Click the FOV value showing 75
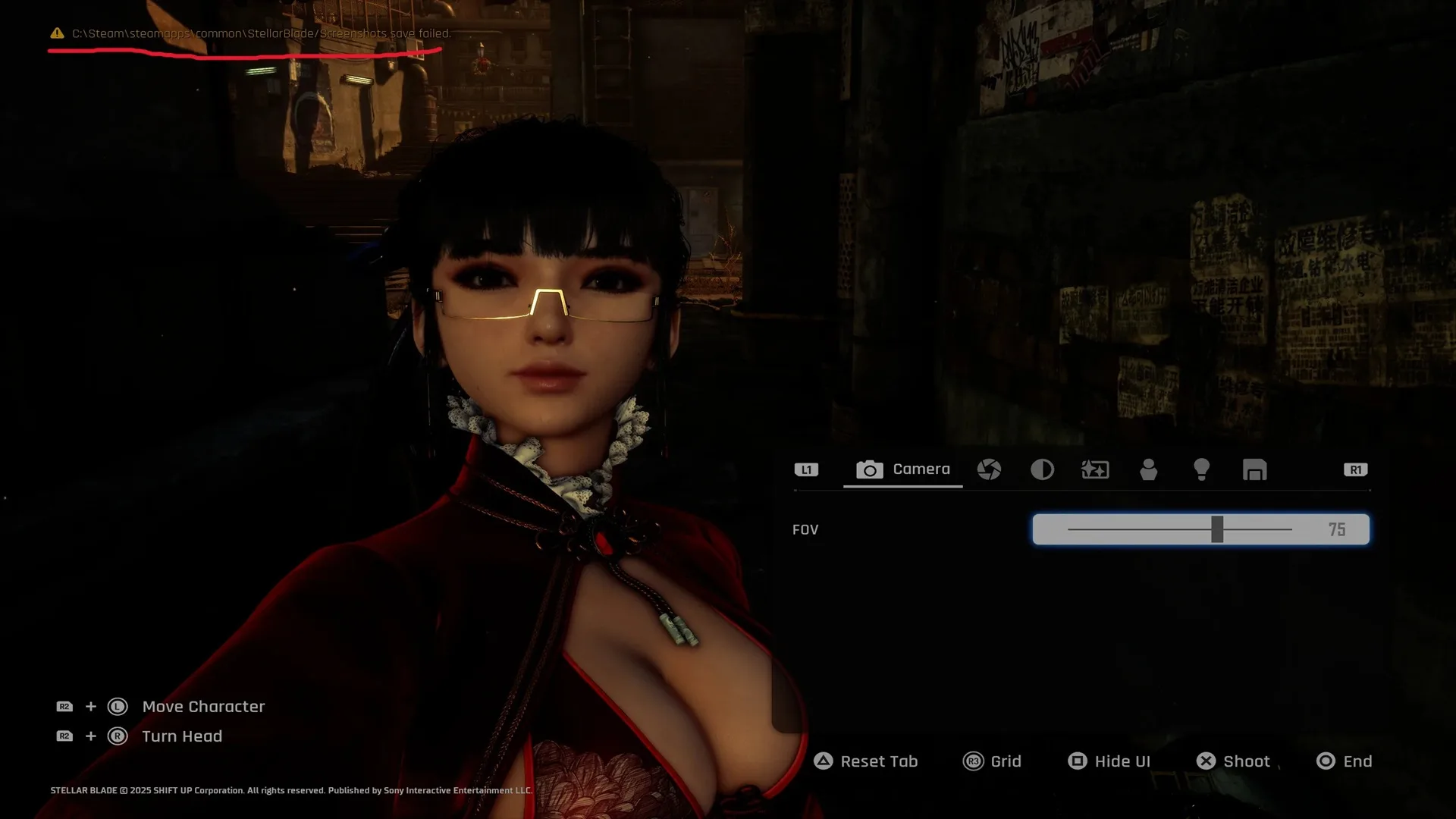 click(x=1338, y=529)
